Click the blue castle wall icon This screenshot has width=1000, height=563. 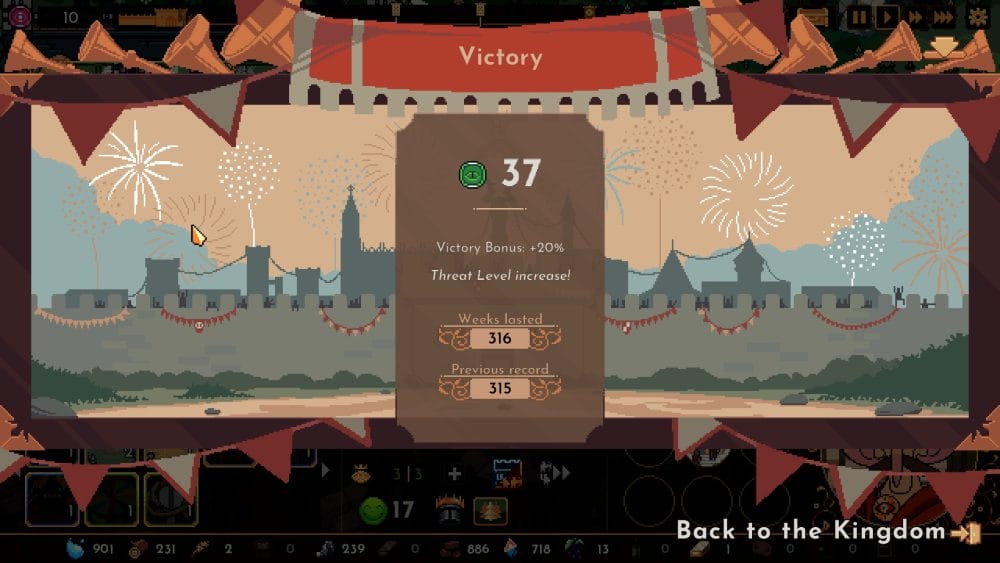point(508,474)
